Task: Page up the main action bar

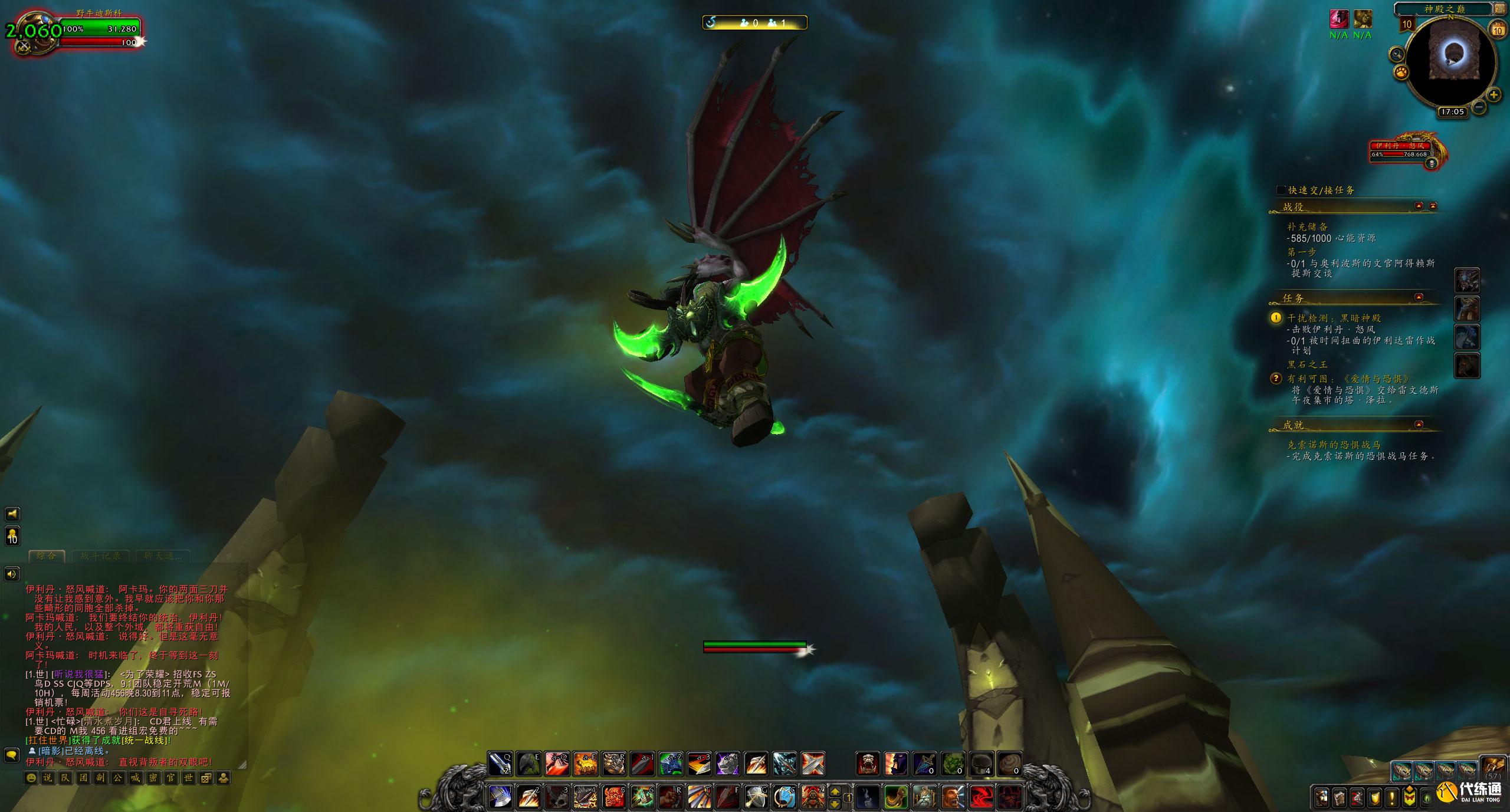Action: tap(835, 791)
